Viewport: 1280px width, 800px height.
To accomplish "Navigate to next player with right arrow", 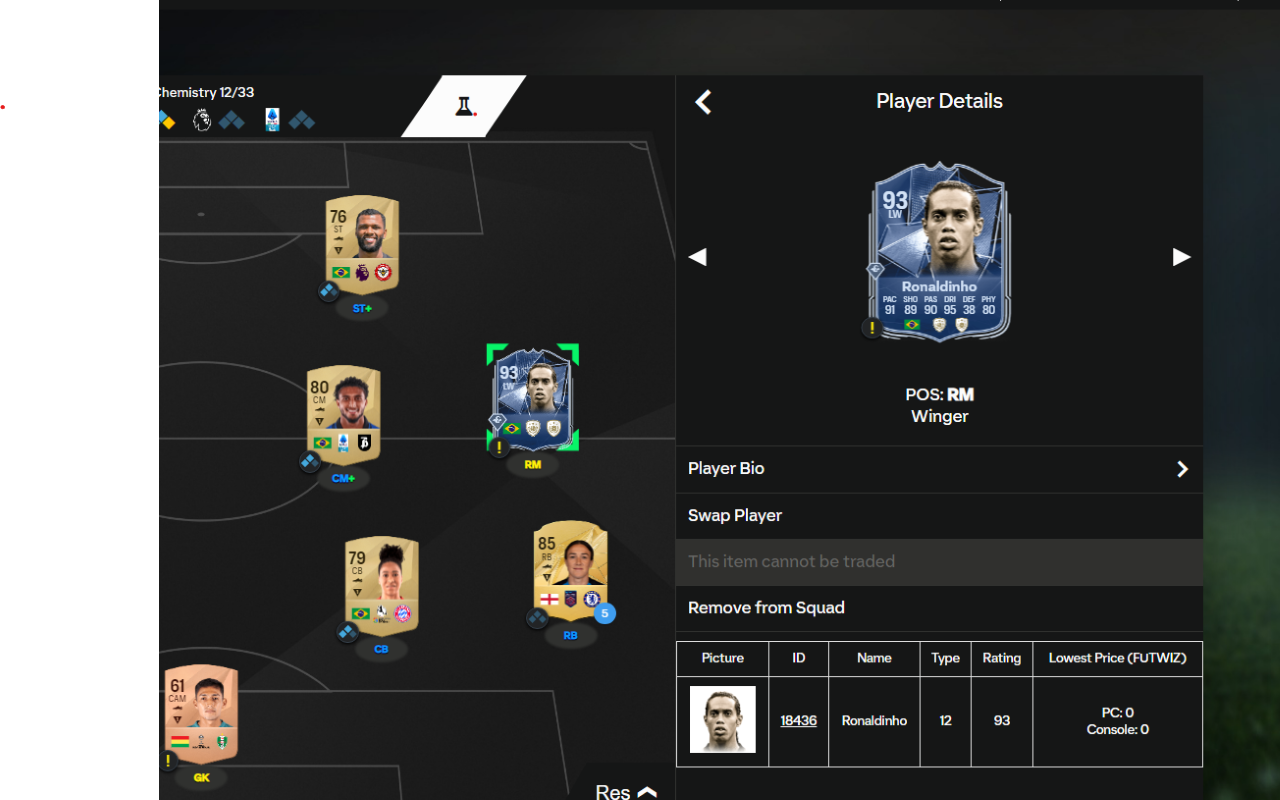I will 1181,257.
